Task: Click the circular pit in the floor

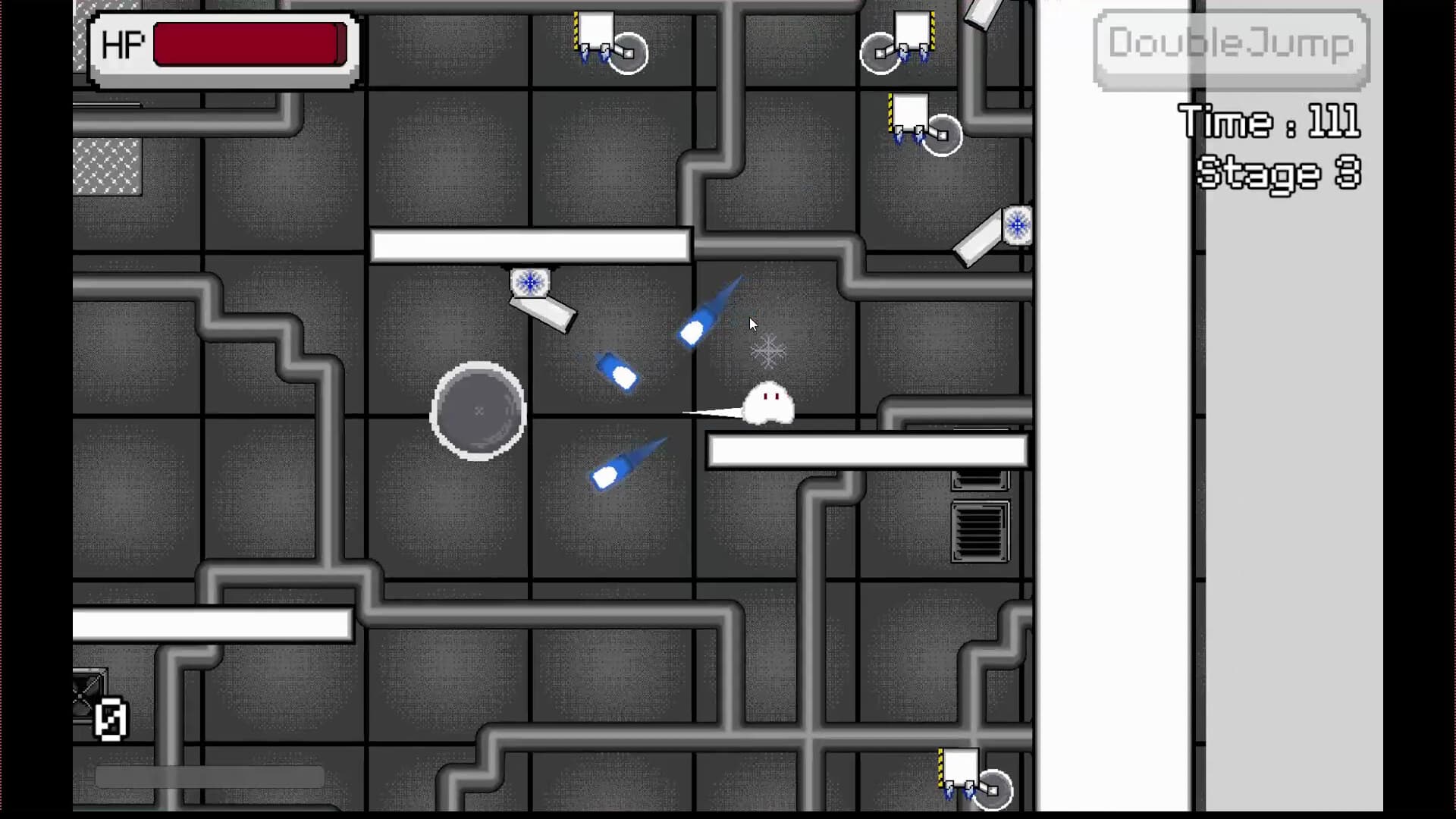Action: (478, 412)
